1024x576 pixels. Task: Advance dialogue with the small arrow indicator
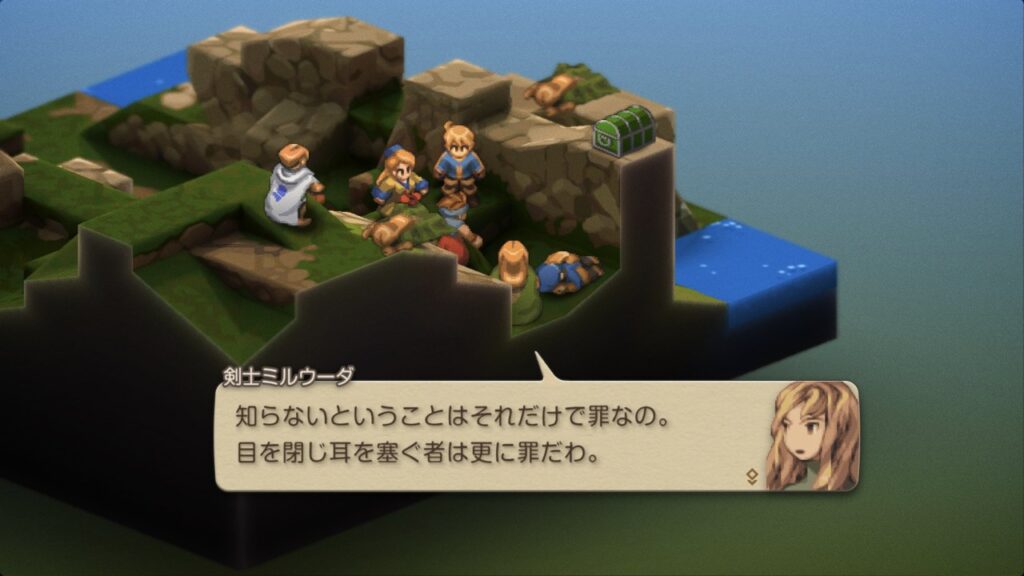752,477
